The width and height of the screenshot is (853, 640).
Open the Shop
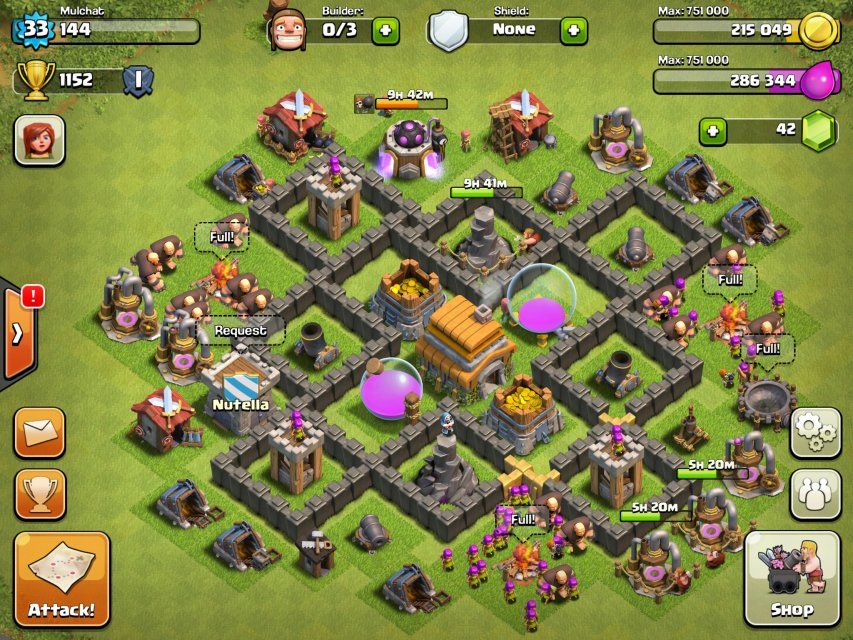coord(791,578)
